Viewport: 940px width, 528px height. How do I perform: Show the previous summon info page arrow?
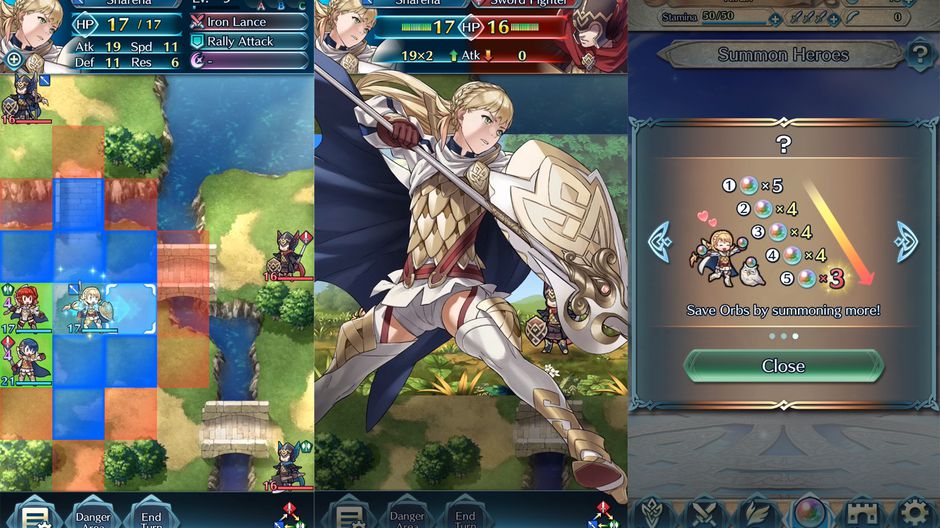(x=660, y=242)
